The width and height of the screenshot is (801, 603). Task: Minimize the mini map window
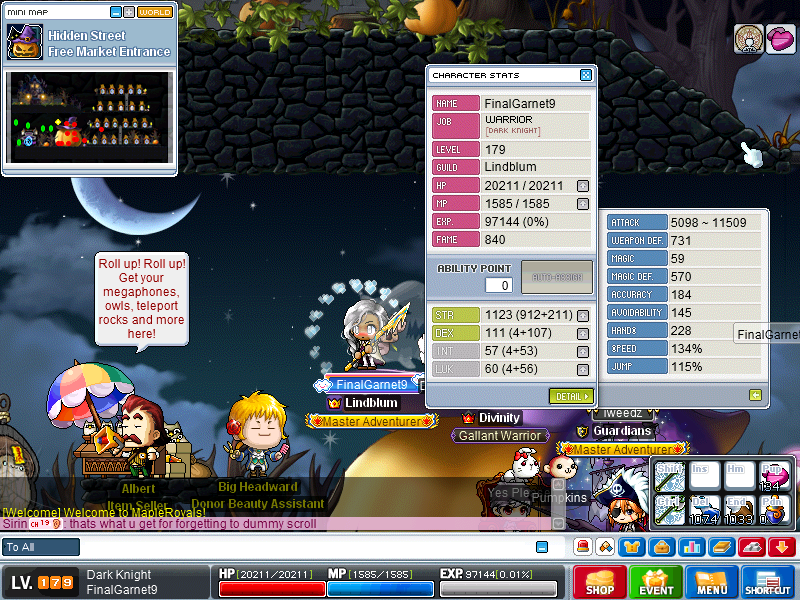point(116,12)
